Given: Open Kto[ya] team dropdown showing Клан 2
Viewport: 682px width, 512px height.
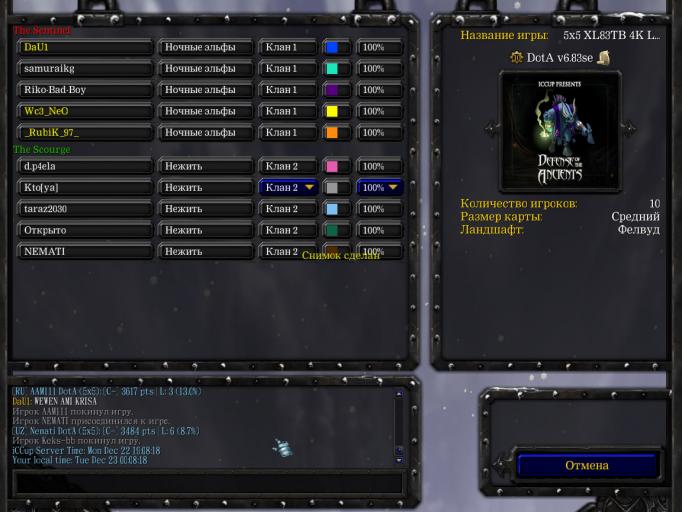Looking at the screenshot, I should pos(288,187).
